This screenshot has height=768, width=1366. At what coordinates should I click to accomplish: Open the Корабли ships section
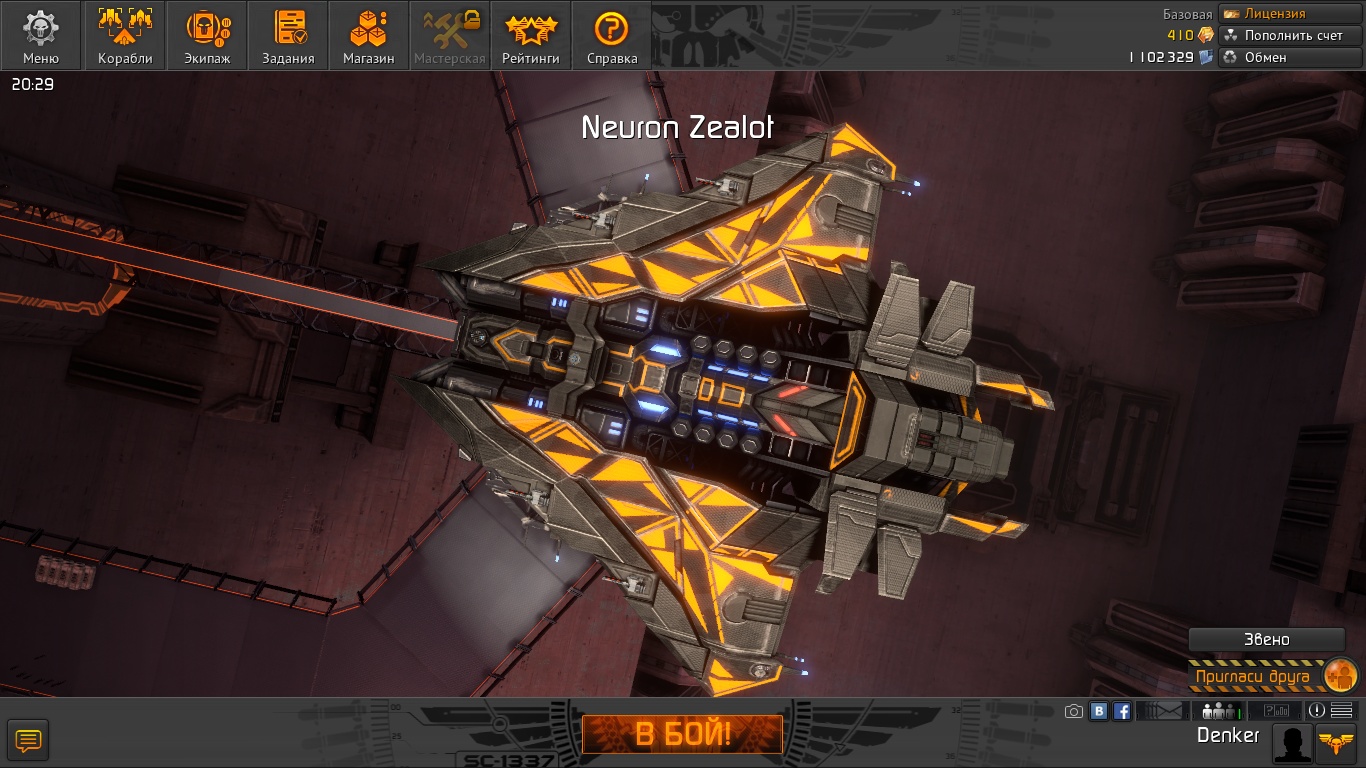[125, 36]
